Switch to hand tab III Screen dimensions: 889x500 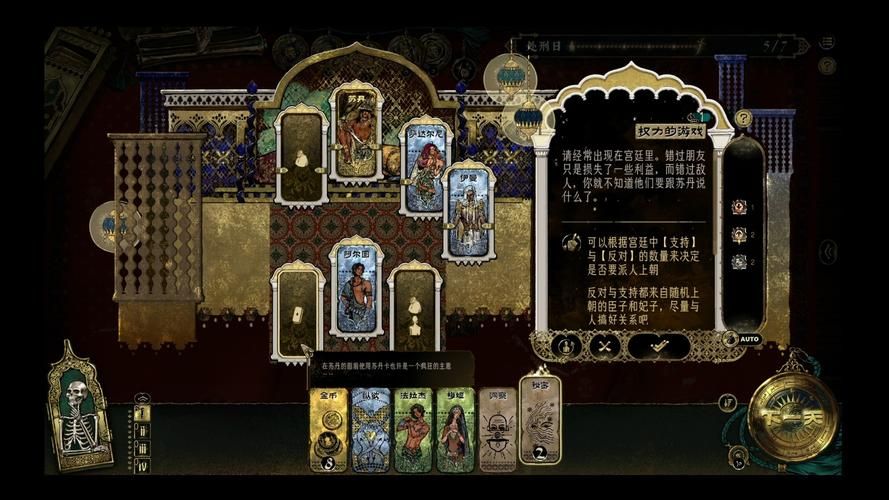click(142, 449)
